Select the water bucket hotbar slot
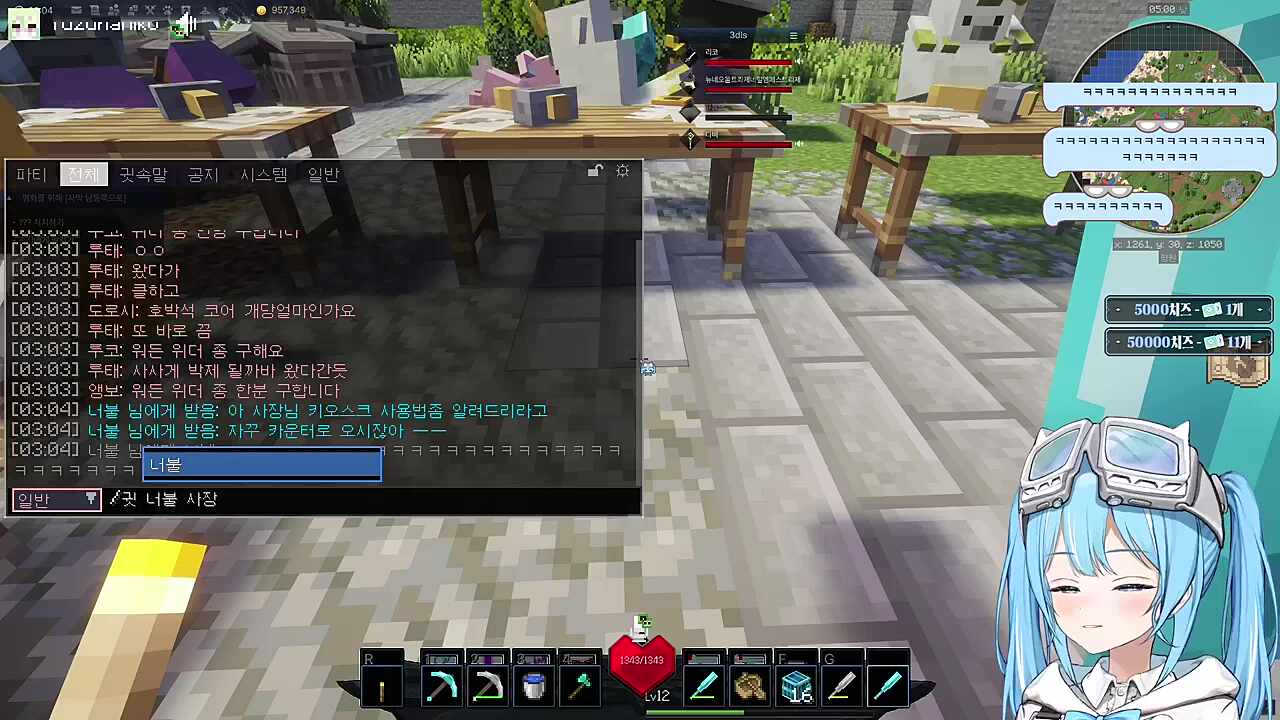The image size is (1280, 720). click(x=534, y=687)
